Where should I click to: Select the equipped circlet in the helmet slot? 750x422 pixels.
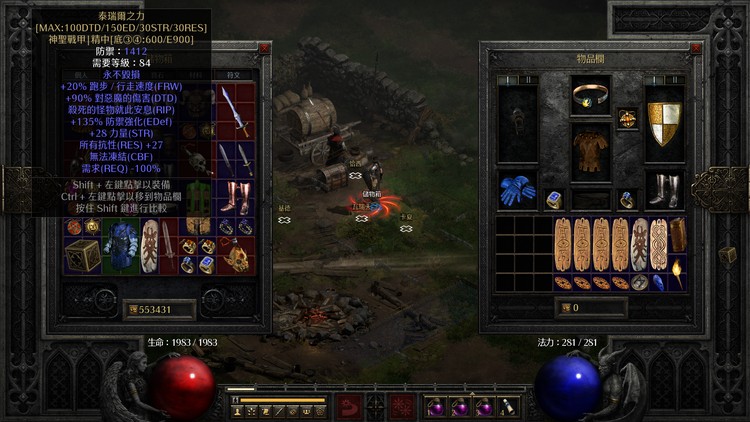[590, 96]
